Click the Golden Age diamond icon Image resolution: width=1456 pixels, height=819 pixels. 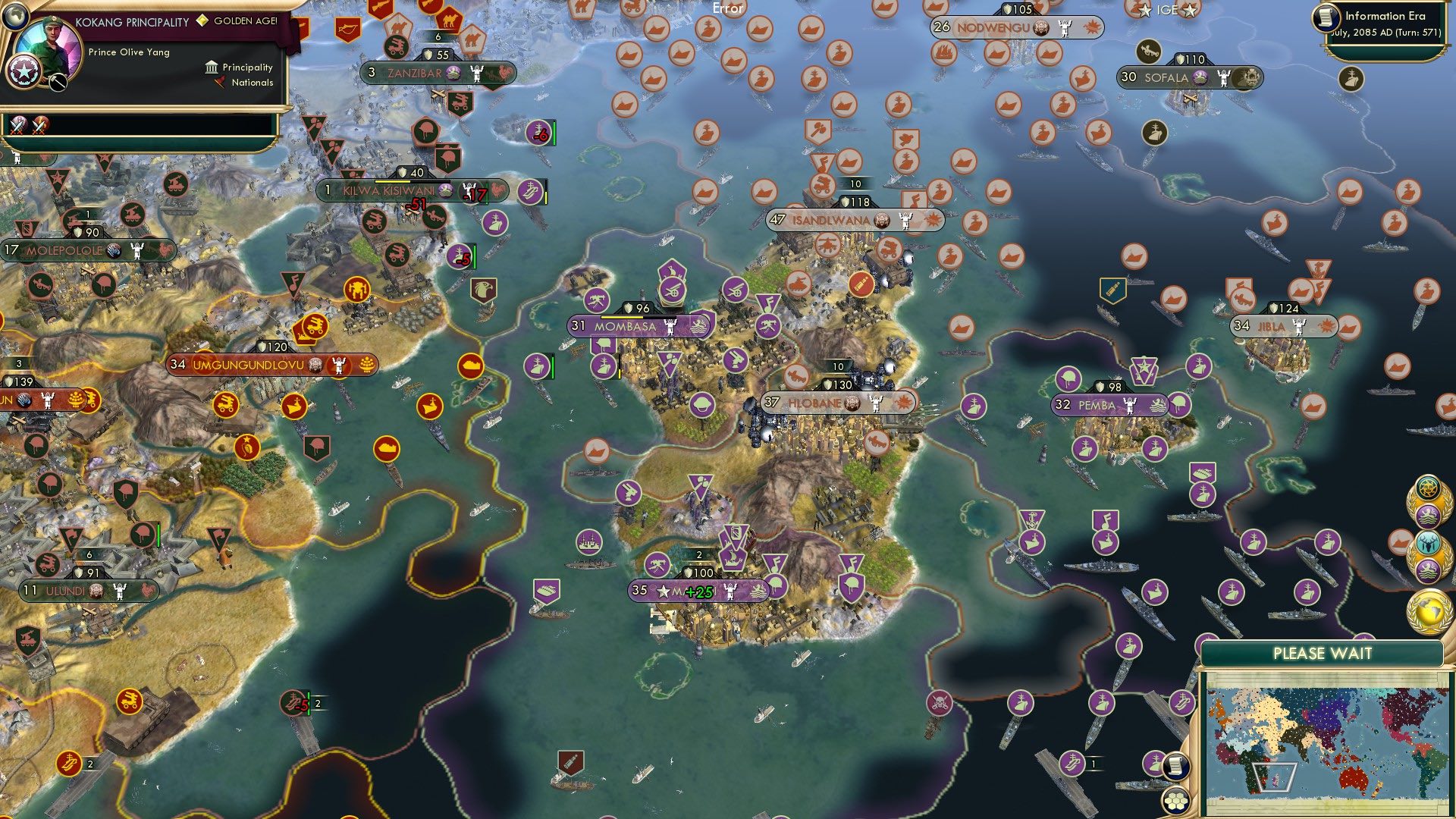pyautogui.click(x=202, y=21)
